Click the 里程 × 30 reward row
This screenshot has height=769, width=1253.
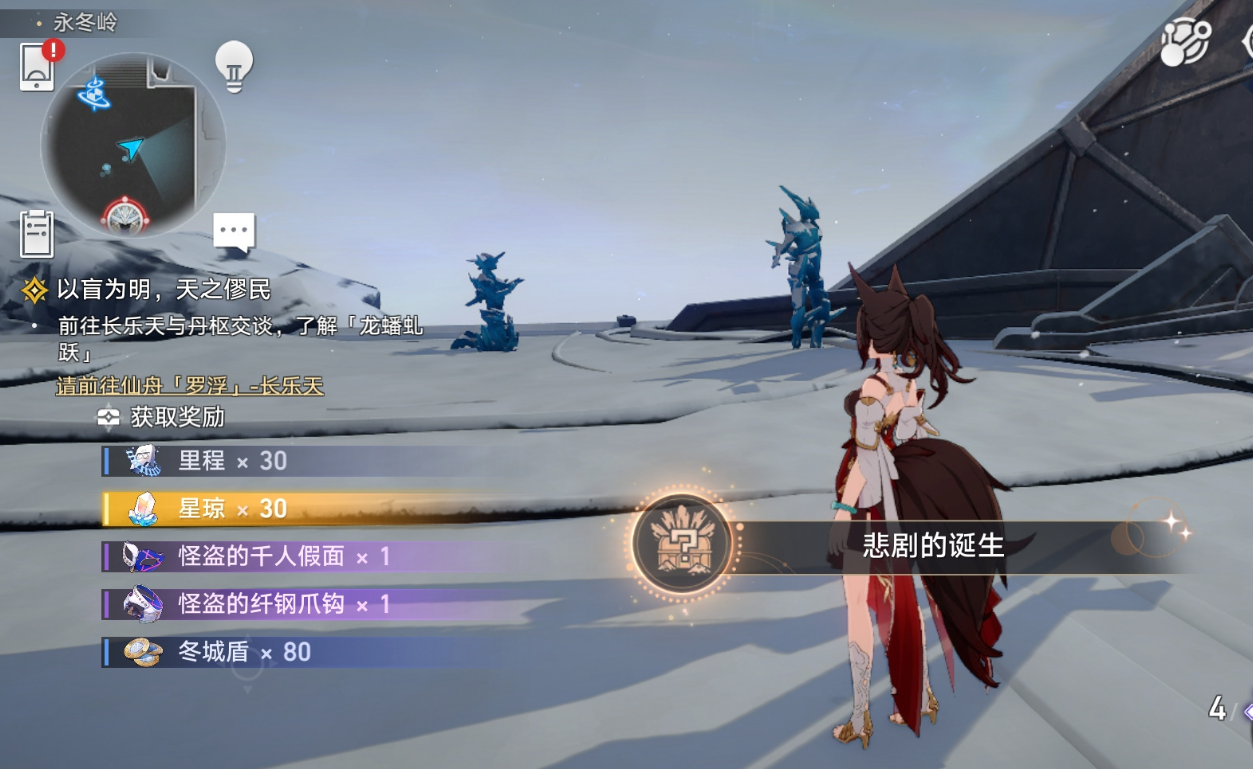click(232, 461)
